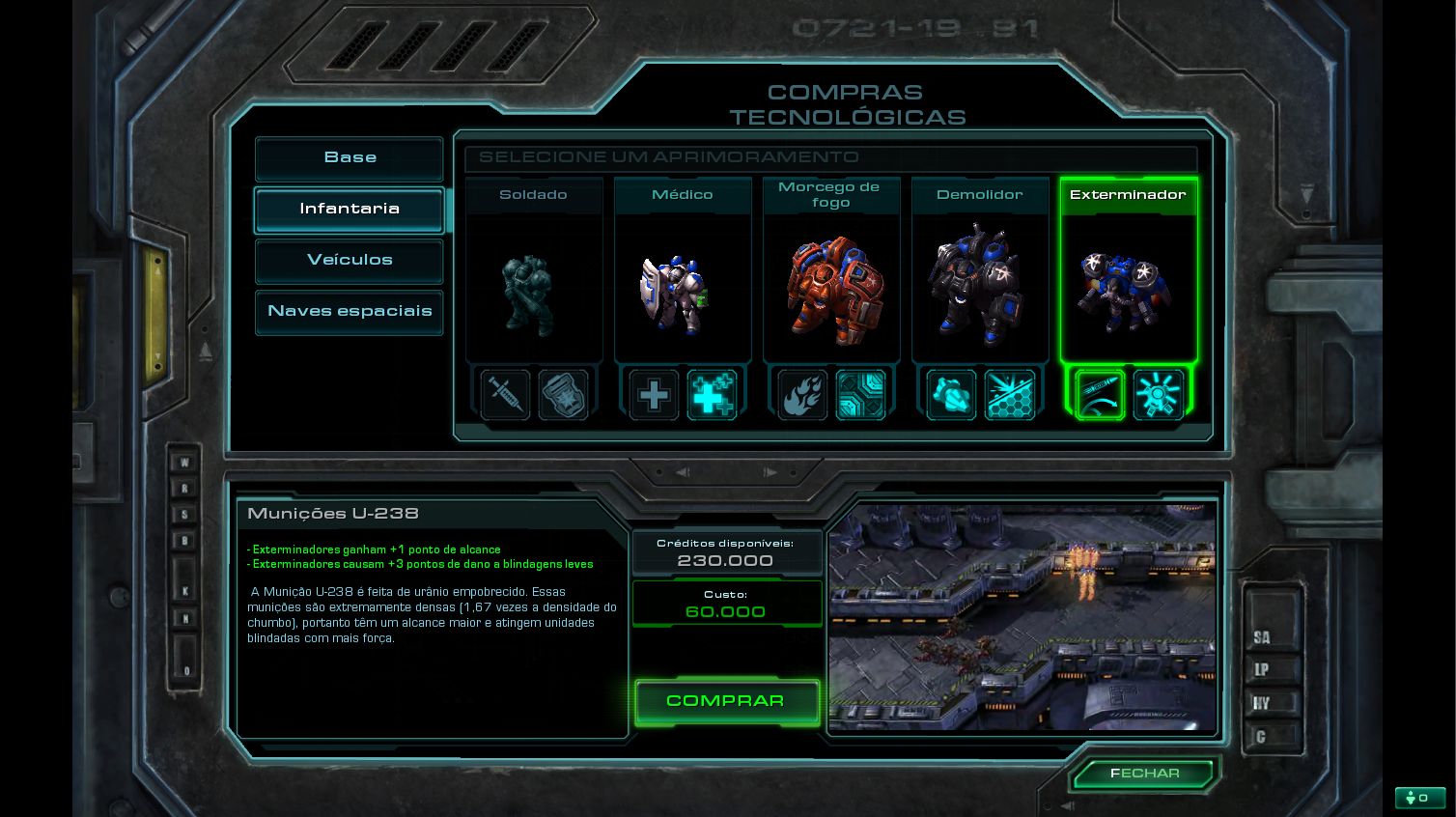The image size is (1456, 817).
Task: Click the upgrade preview video
Action: (1022, 617)
